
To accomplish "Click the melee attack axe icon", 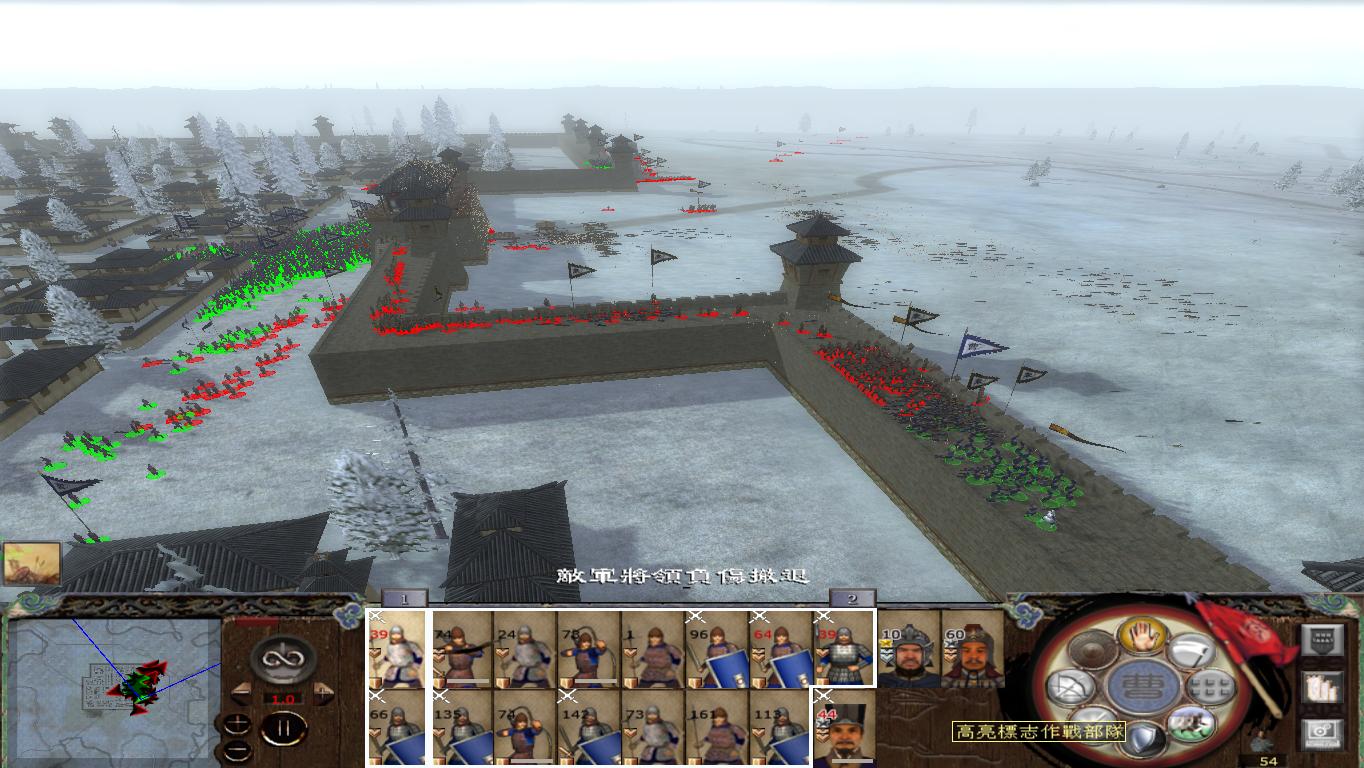I will click(1192, 651).
